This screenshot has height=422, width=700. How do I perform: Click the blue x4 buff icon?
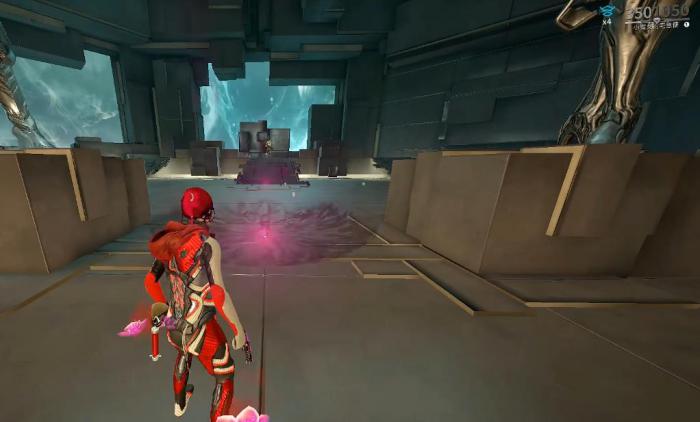[x=607, y=11]
